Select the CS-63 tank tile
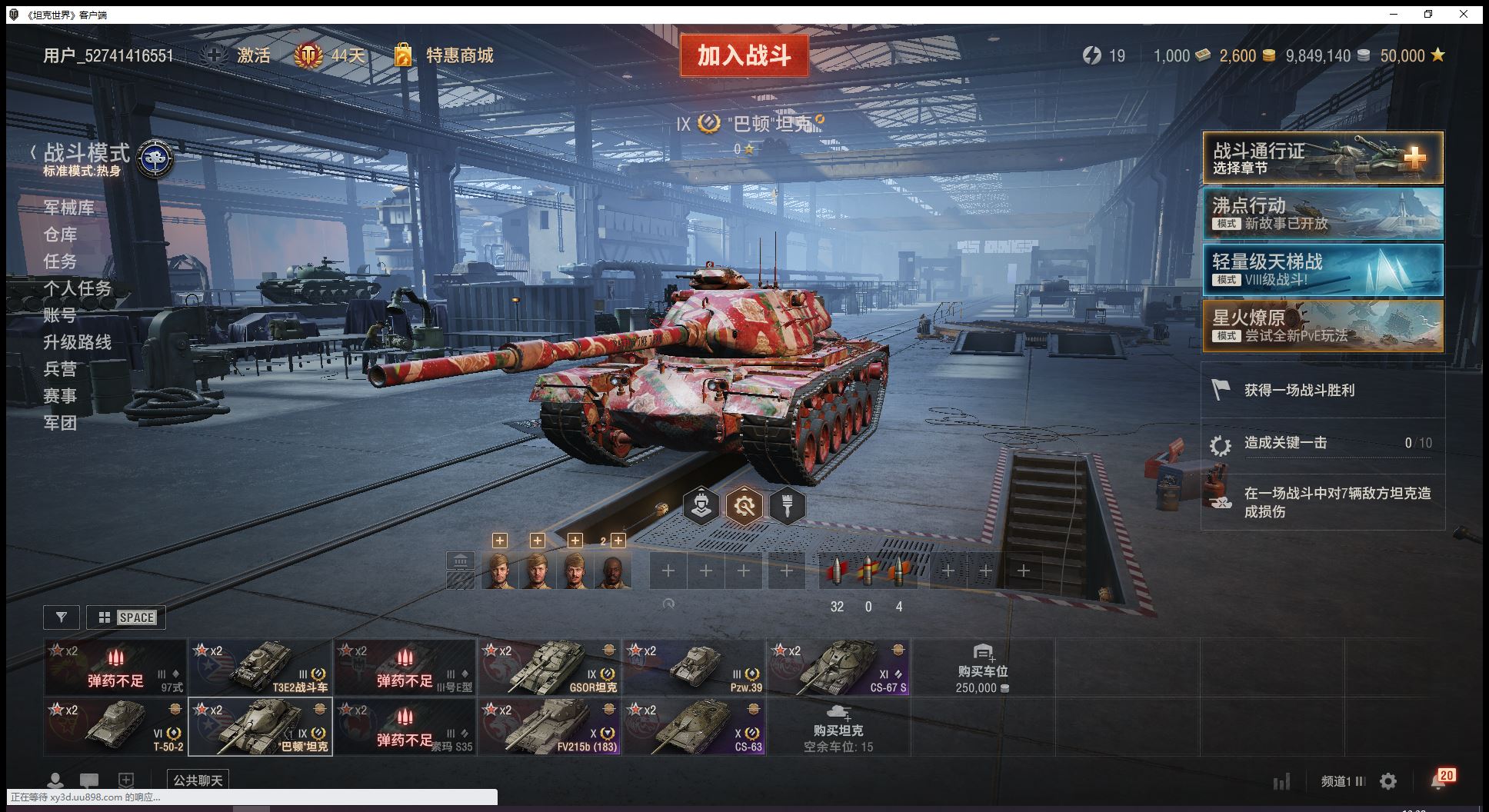The height and width of the screenshot is (812, 1489). [694, 727]
